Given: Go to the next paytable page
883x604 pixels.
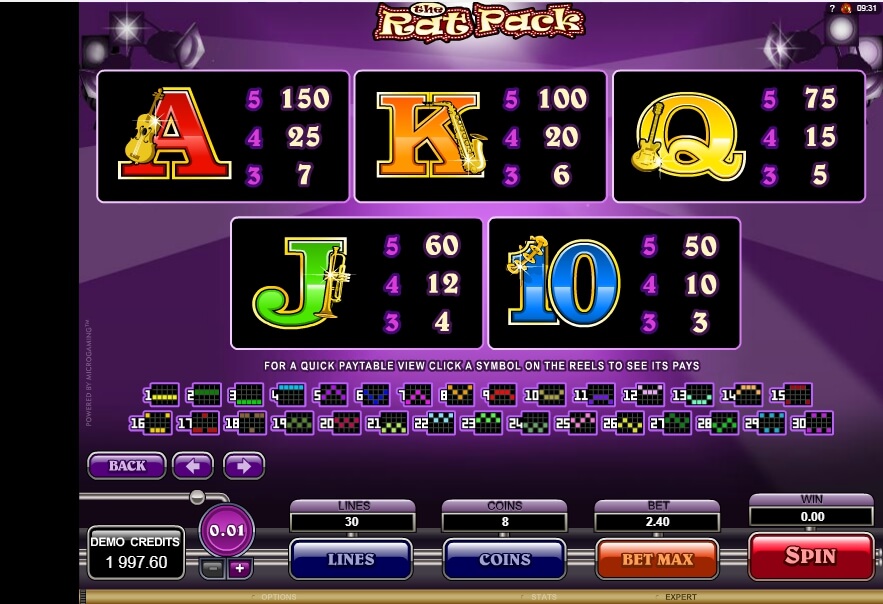Looking at the screenshot, I should (243, 466).
